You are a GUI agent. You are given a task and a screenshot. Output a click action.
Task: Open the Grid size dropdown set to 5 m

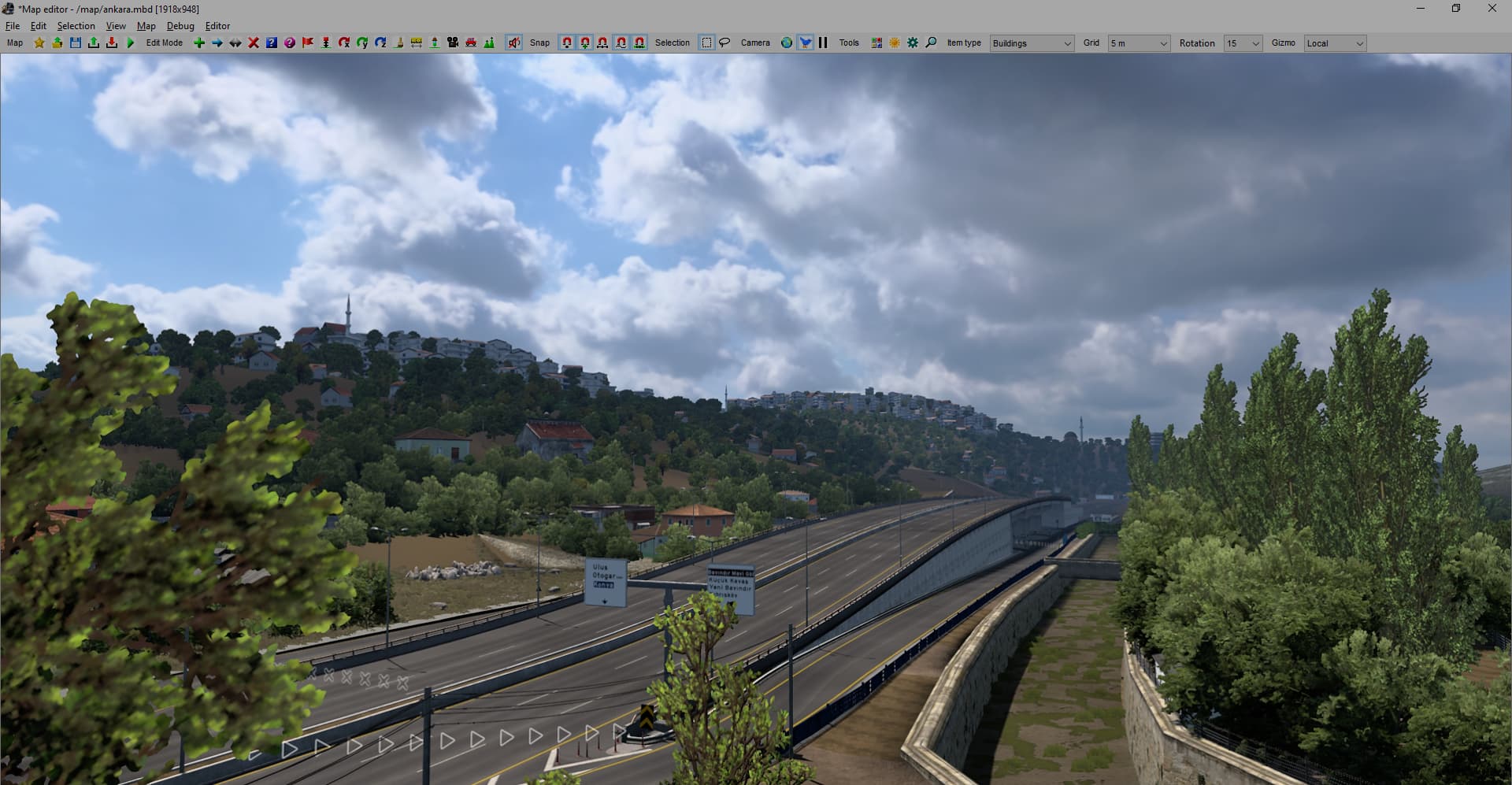click(1139, 43)
